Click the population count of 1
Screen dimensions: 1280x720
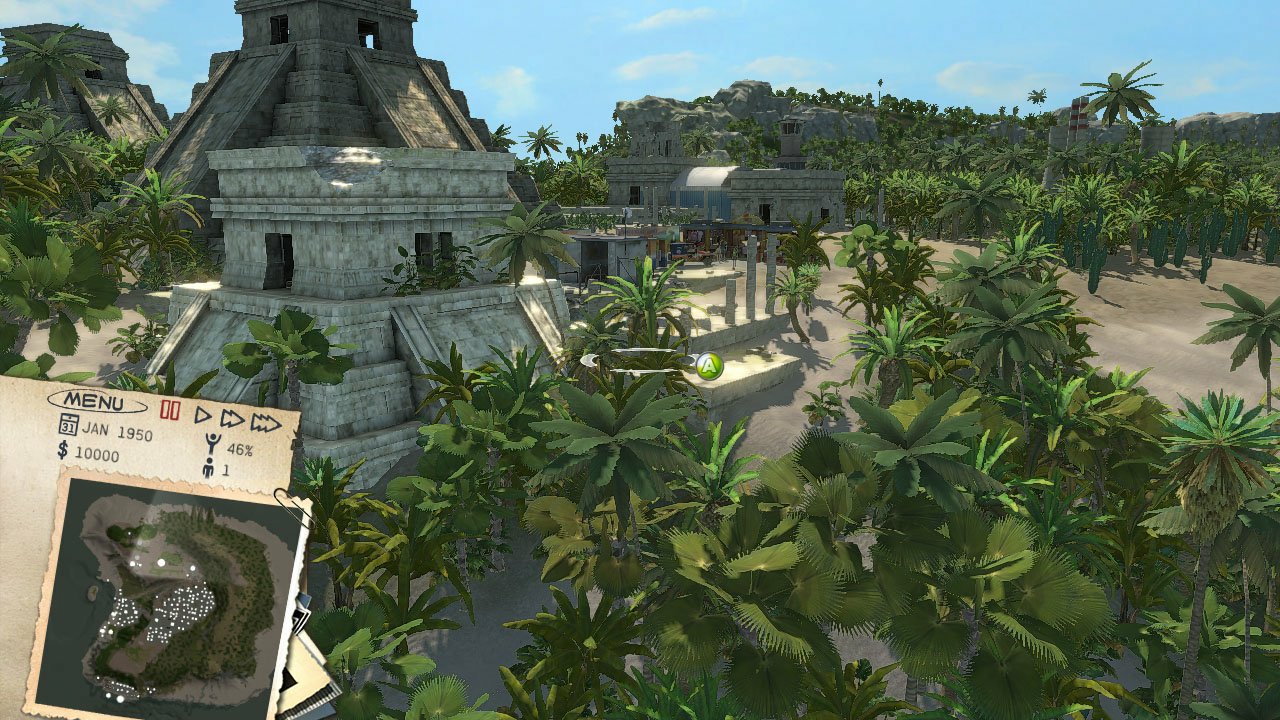225,469
